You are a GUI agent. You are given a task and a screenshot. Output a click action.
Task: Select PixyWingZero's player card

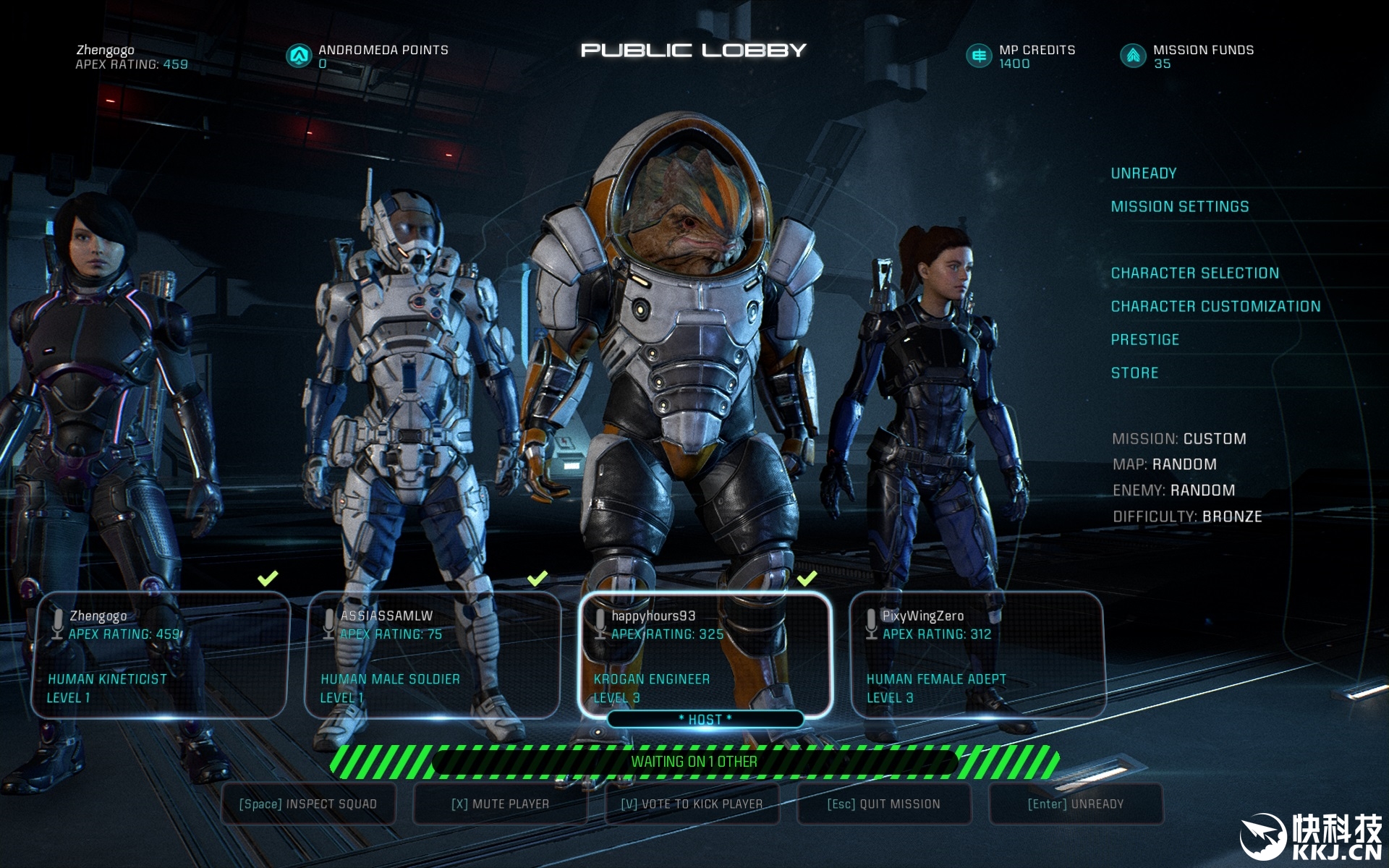click(x=977, y=655)
